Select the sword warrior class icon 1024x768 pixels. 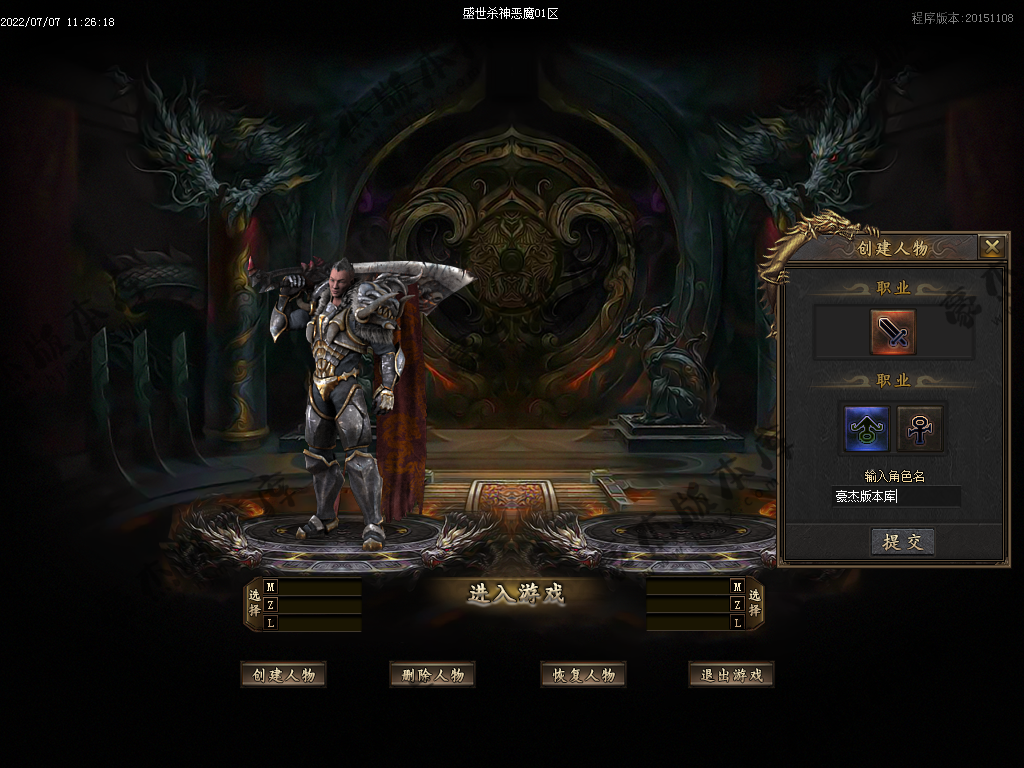tap(892, 333)
